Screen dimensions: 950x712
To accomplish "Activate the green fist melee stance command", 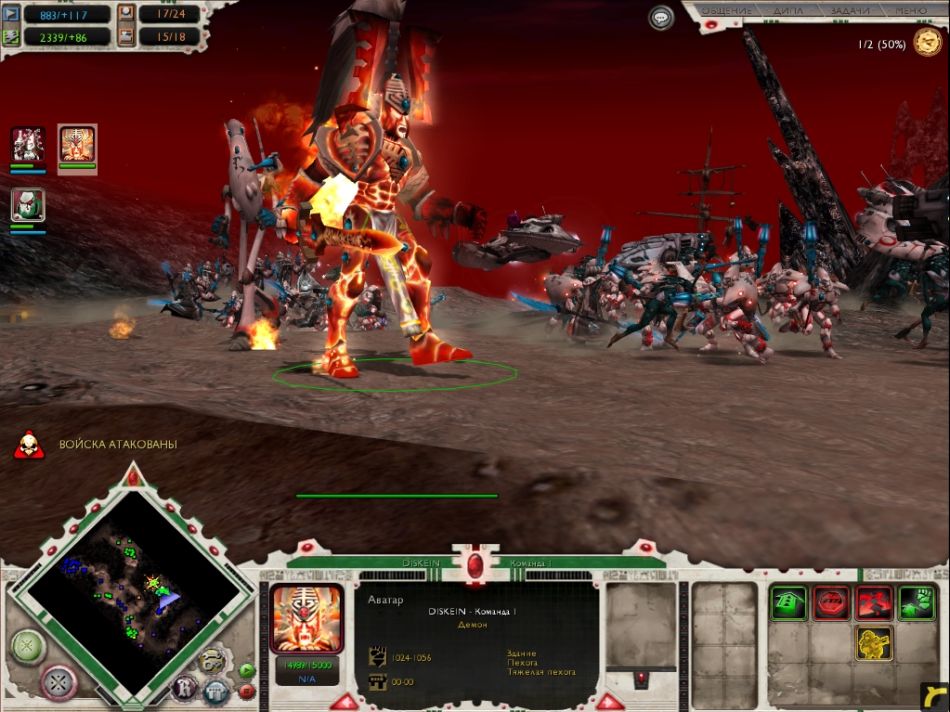I will pyautogui.click(x=916, y=603).
